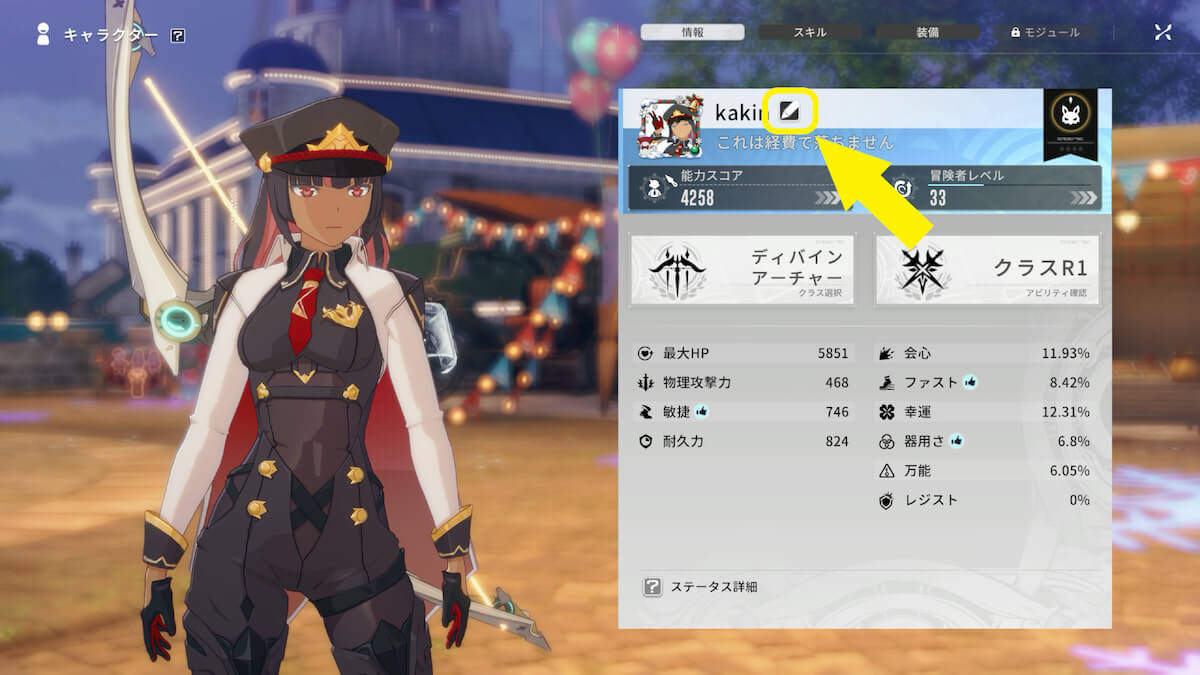Click the name edit pencil icon
Image resolution: width=1200 pixels, height=675 pixels.
790,110
